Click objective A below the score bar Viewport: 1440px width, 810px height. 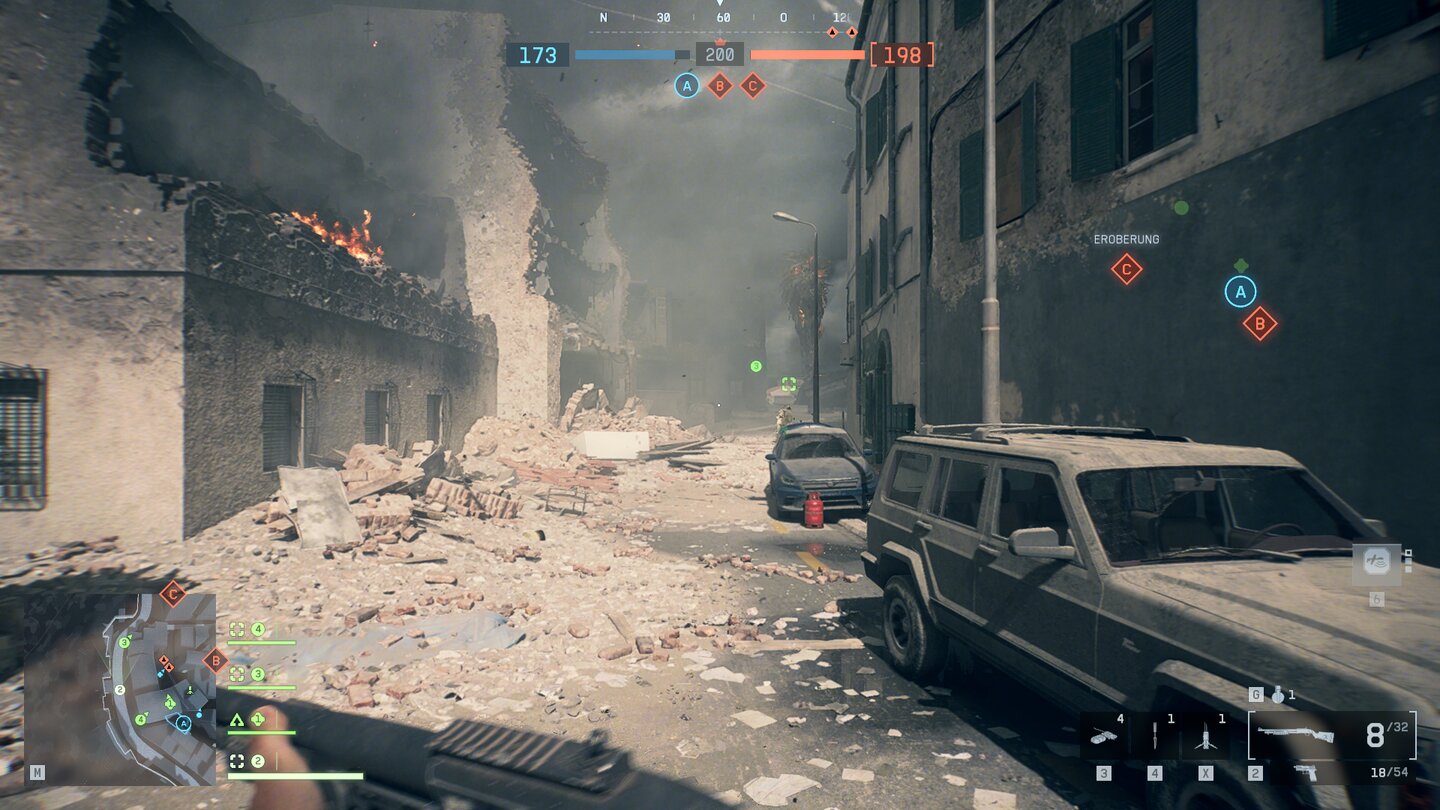(686, 86)
